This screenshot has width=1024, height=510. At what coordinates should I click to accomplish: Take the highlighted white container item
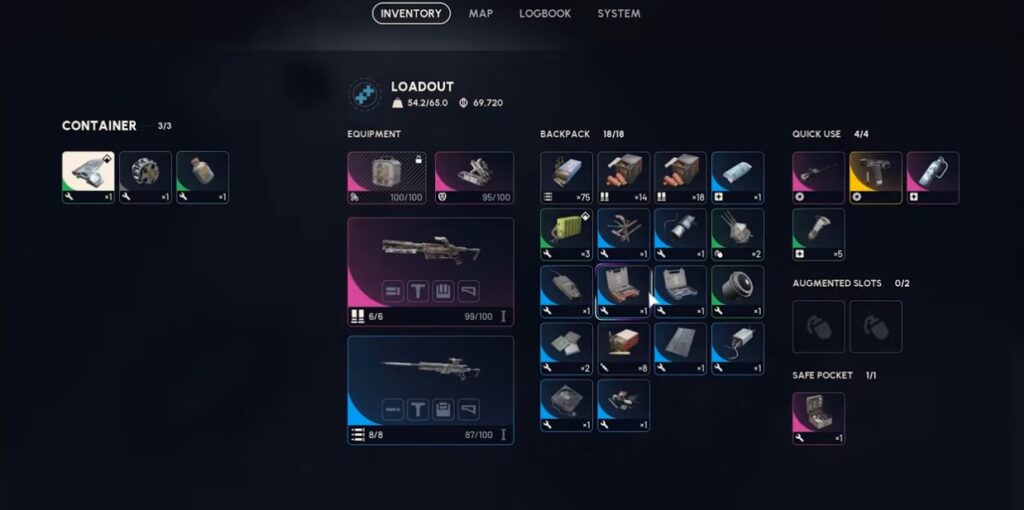click(x=88, y=177)
